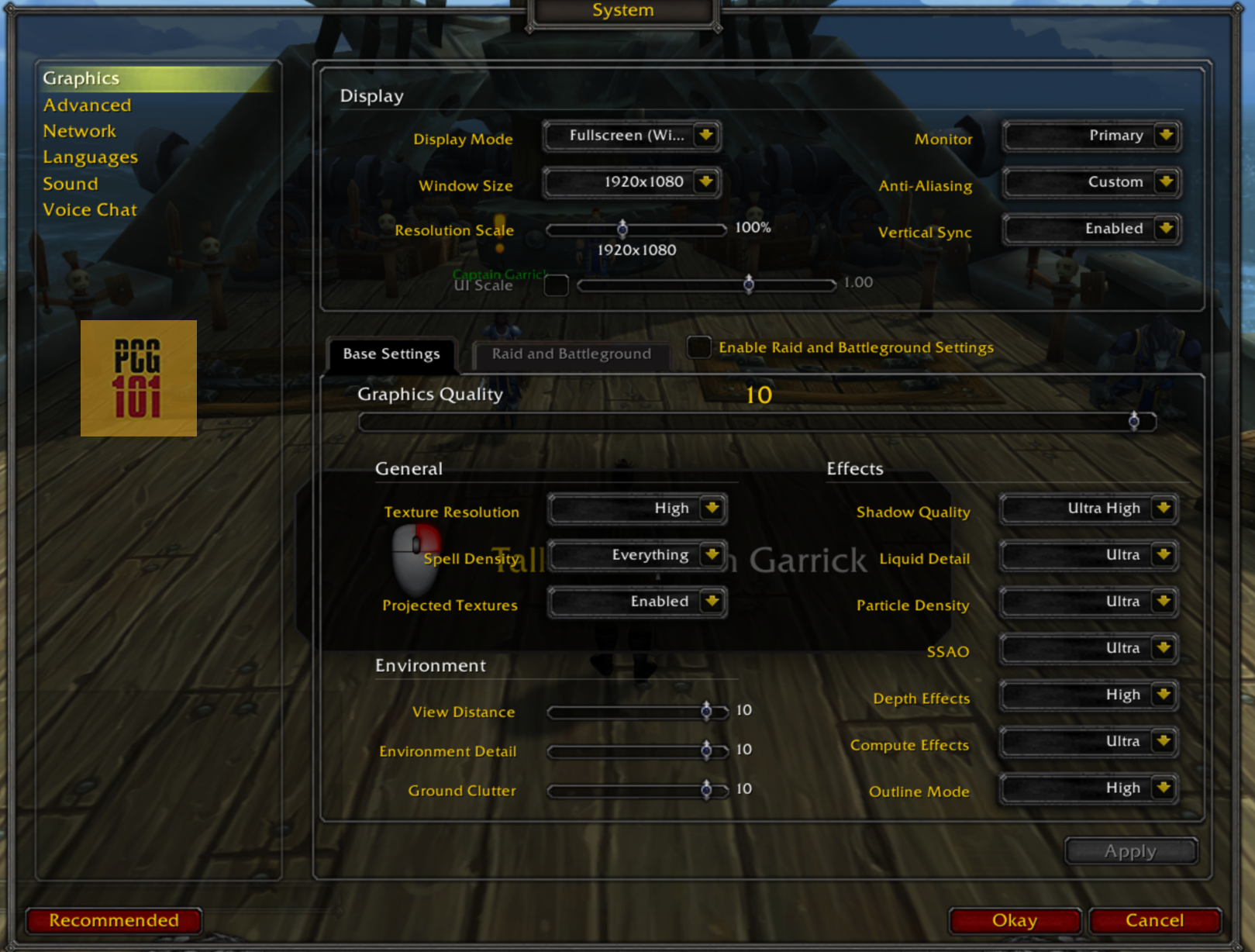Open the Shadow Quality dropdown
The image size is (1255, 952).
[1088, 509]
